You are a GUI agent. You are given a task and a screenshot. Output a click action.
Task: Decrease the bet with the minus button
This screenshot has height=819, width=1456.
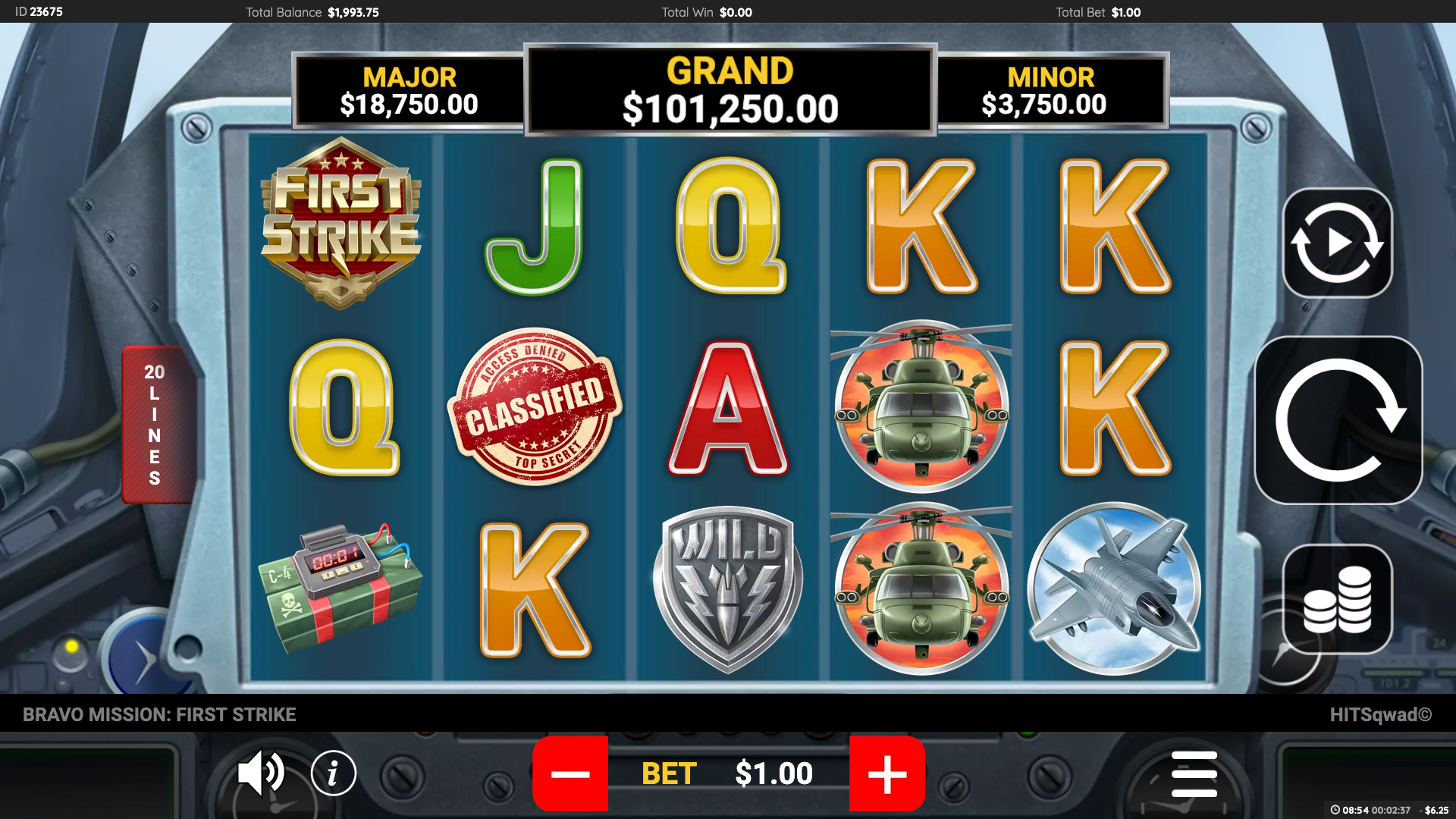click(x=570, y=774)
